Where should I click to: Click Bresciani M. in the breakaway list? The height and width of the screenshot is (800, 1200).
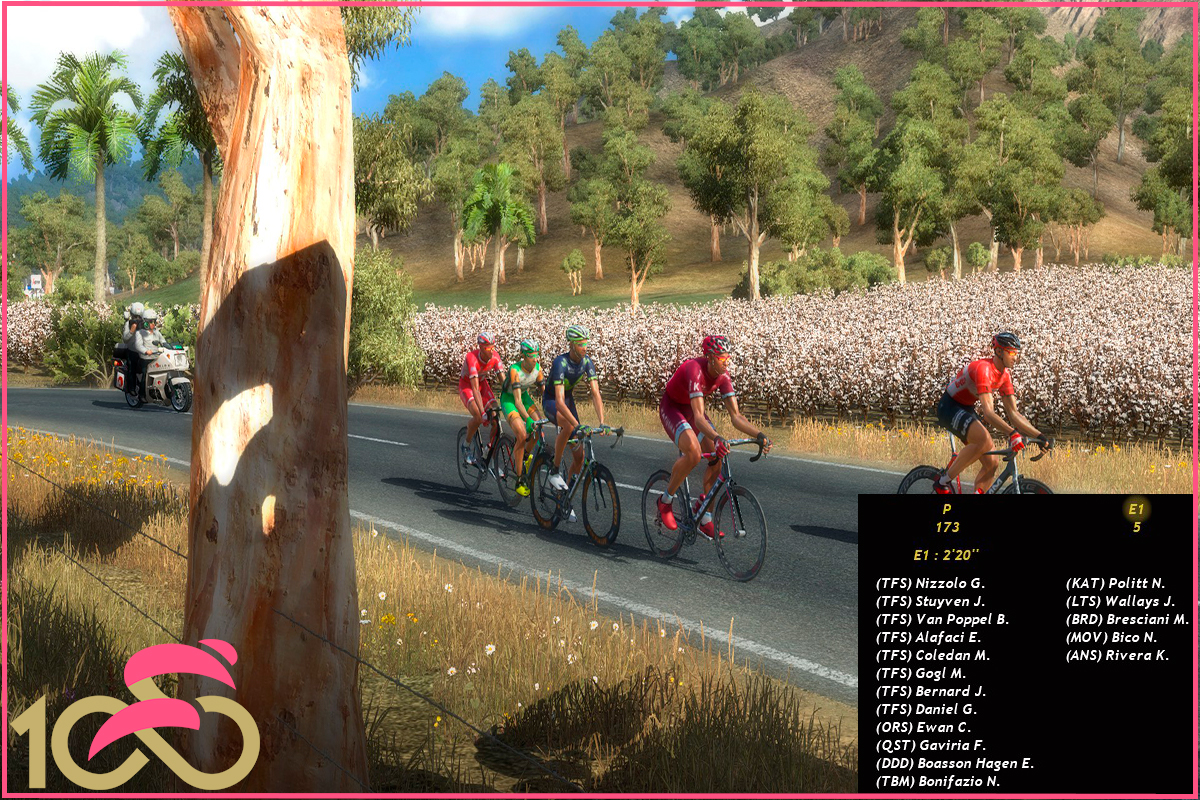point(1127,619)
